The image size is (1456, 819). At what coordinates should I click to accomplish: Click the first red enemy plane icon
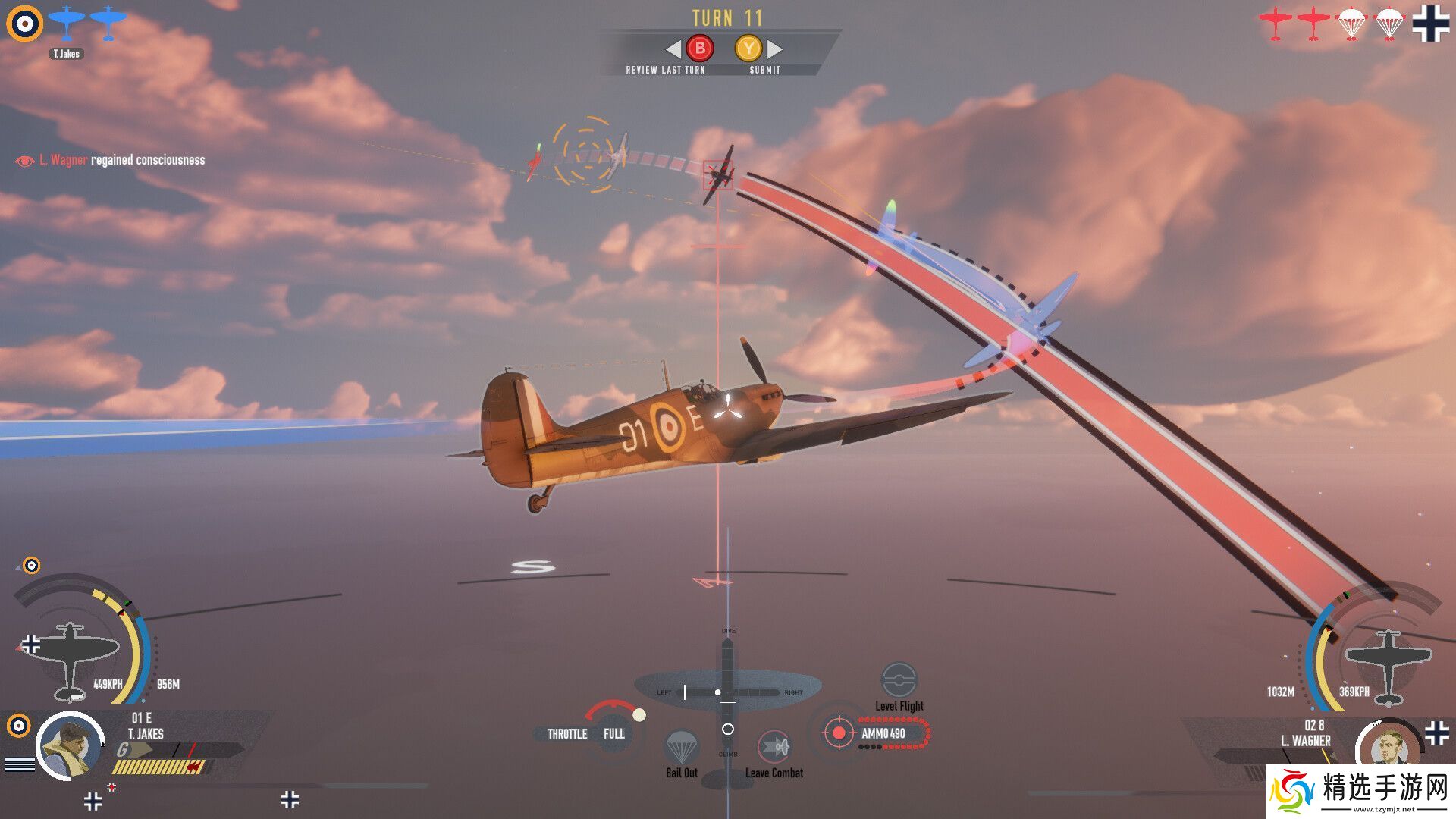click(x=1276, y=24)
